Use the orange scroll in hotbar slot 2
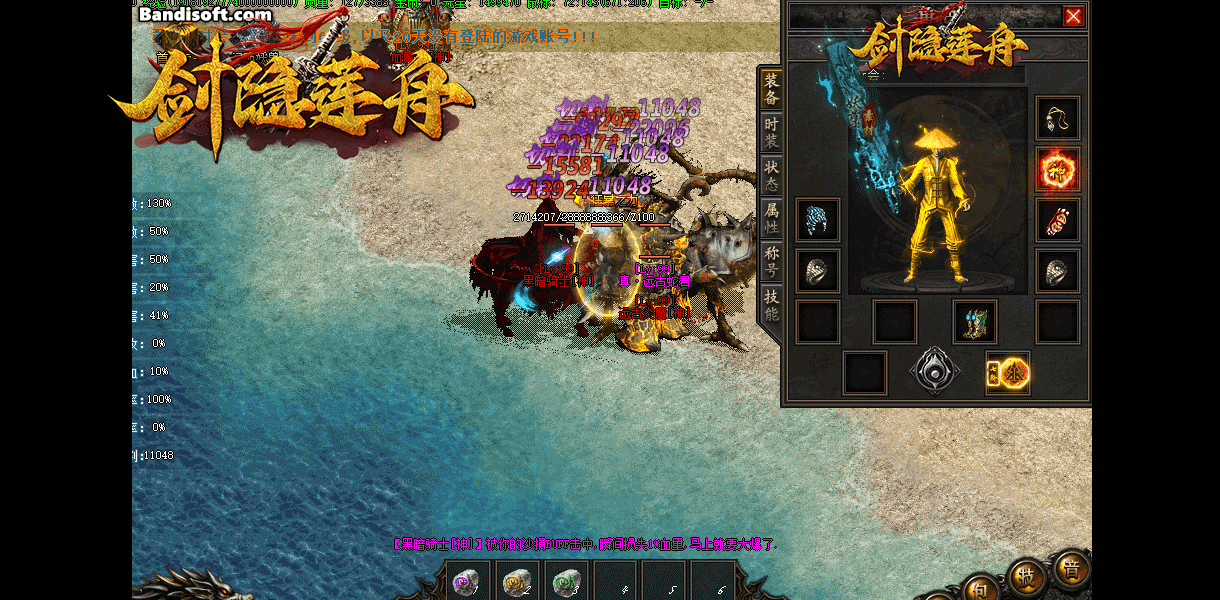Image resolution: width=1220 pixels, height=600 pixels. [516, 581]
